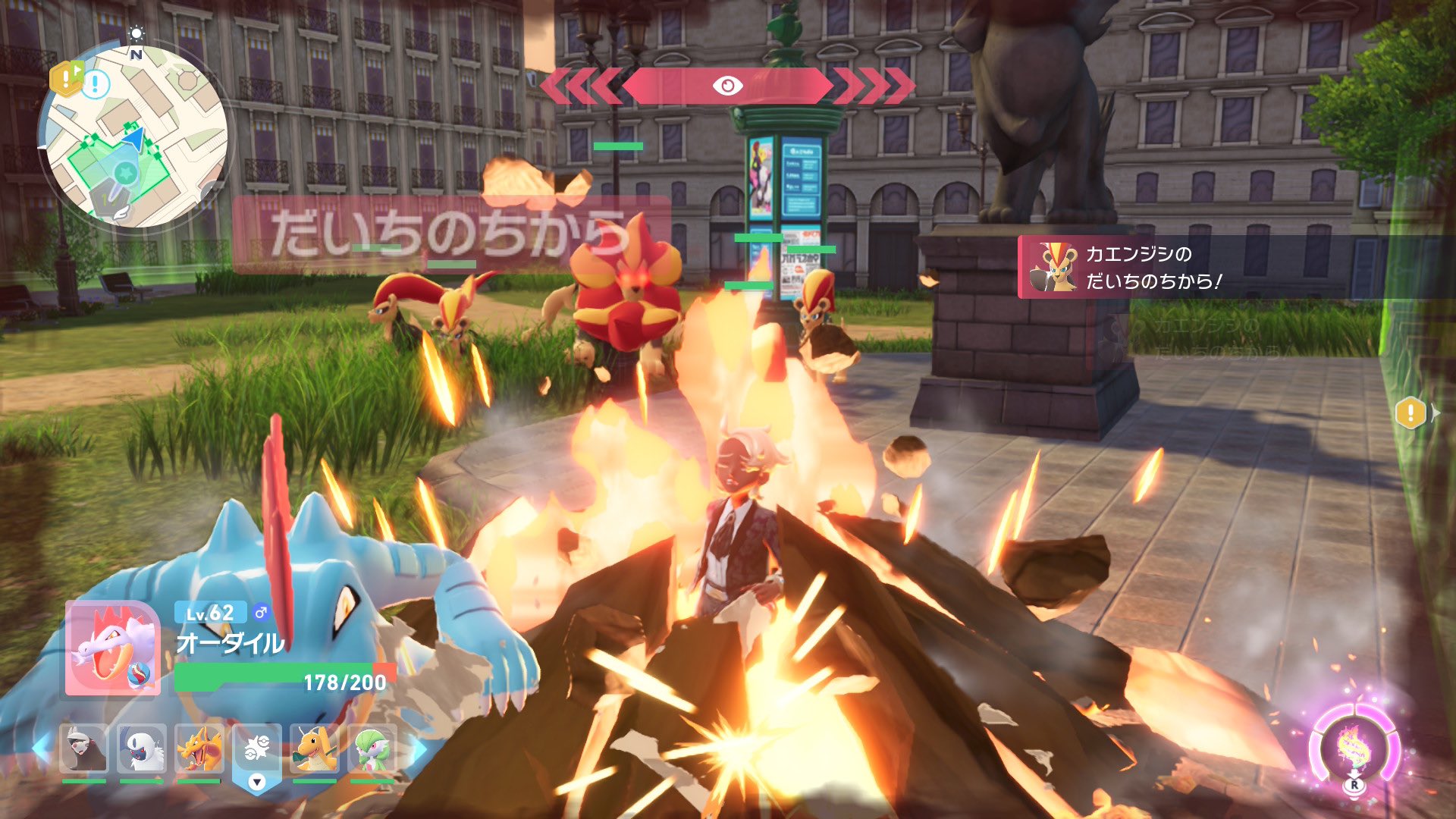Screen dimensions: 1456x819
Task: Choose Gardevoir from the party bar
Action: pyautogui.click(x=372, y=750)
